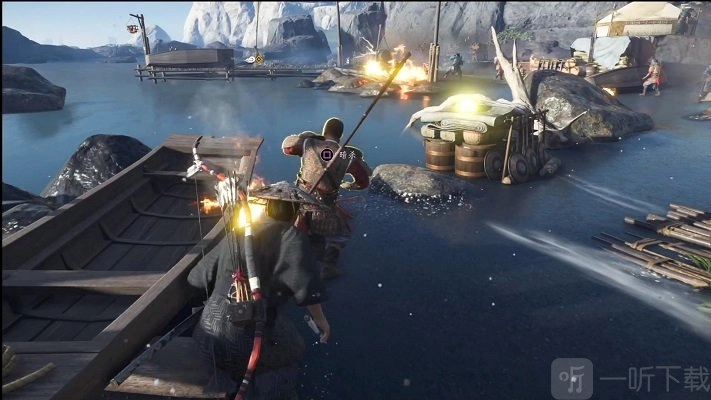The image size is (711, 400).
Task: Select the yellow diamond objective waypoint marker
Action: 260,59
